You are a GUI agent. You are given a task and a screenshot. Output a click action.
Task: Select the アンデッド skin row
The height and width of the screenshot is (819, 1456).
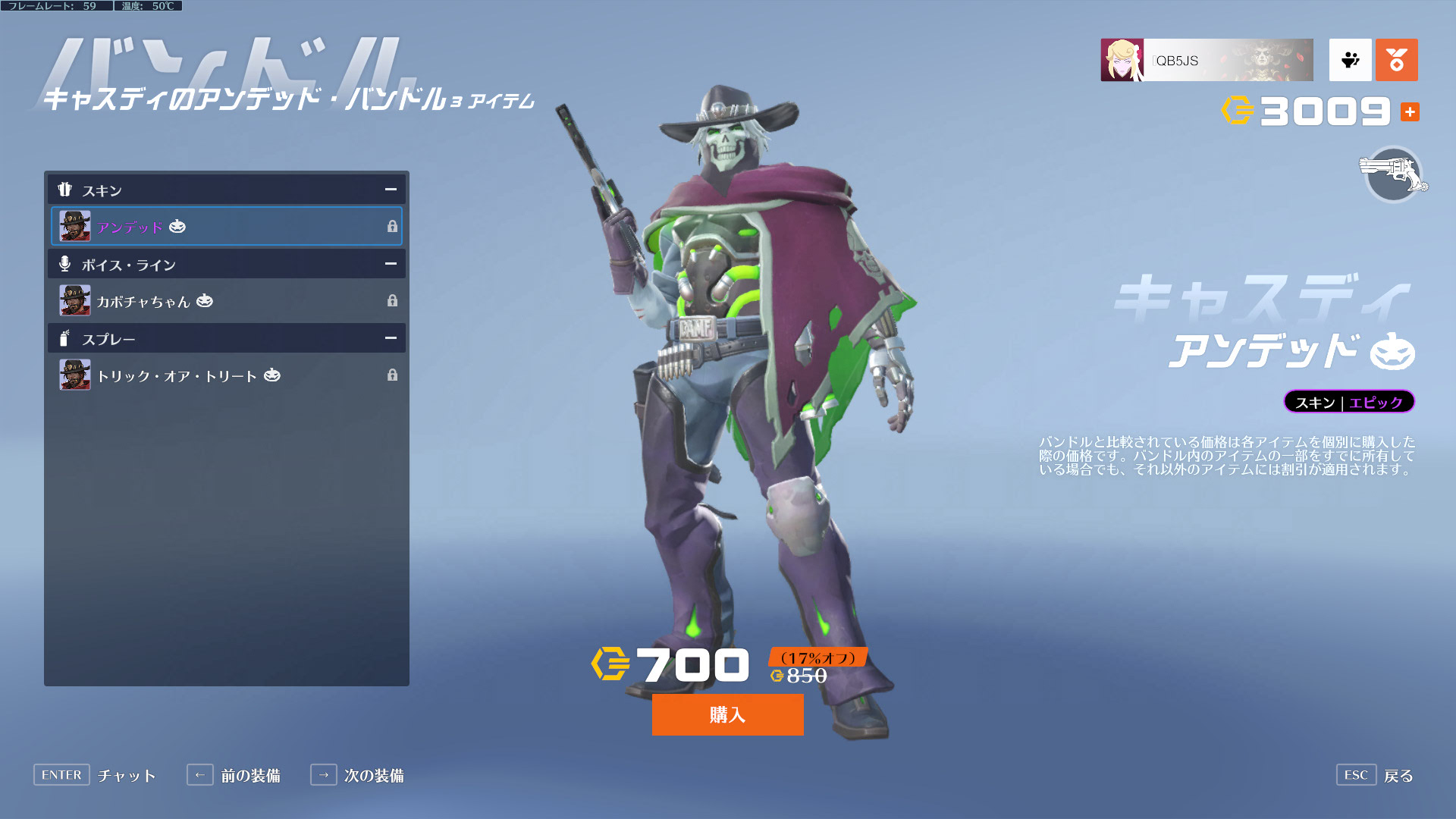(226, 226)
